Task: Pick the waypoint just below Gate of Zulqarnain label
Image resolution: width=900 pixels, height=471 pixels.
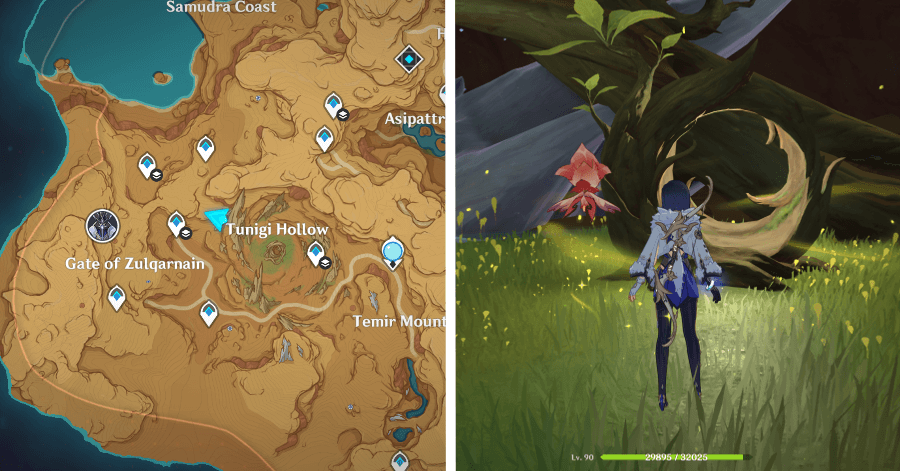Action: [x=117, y=296]
